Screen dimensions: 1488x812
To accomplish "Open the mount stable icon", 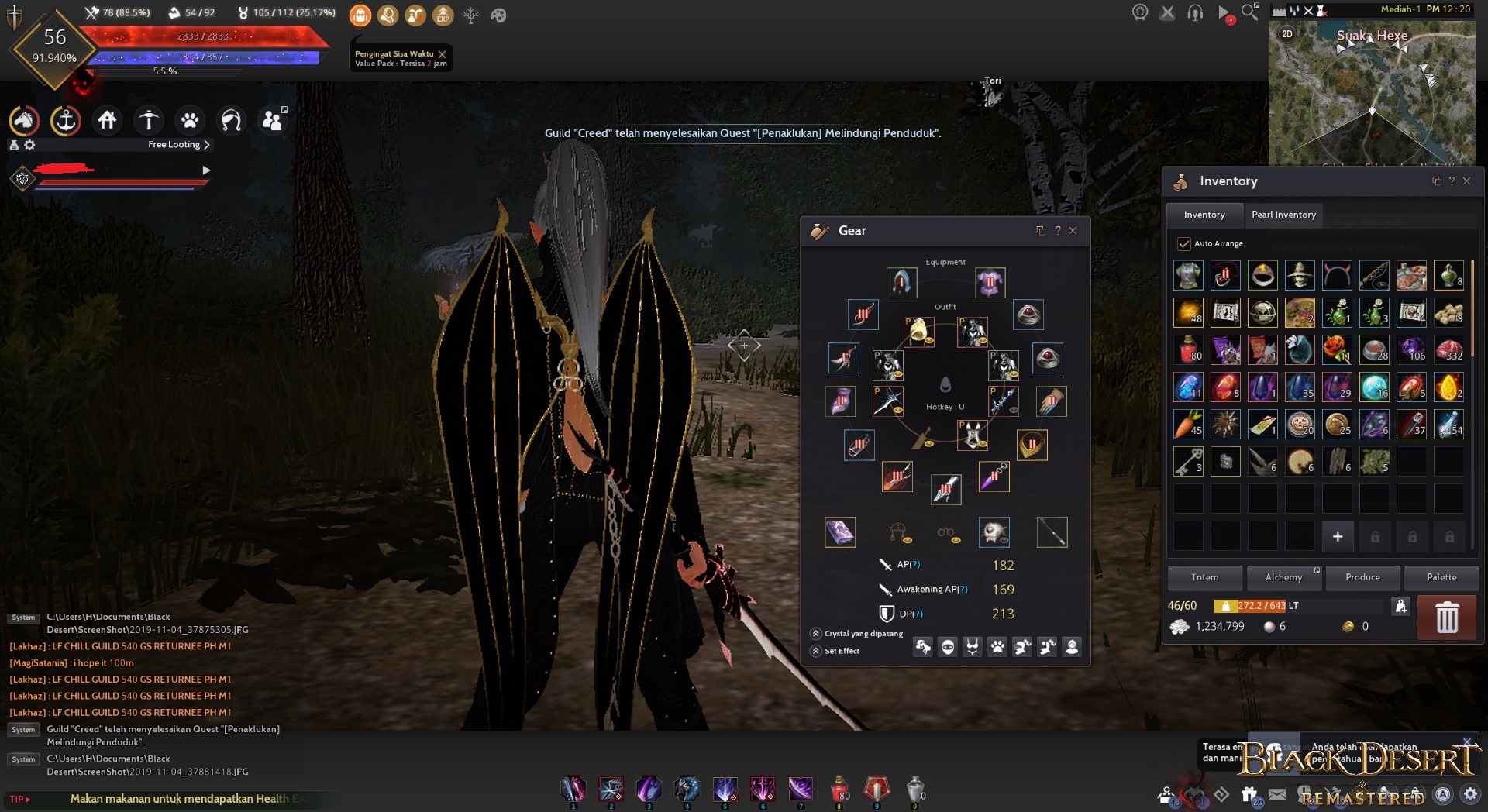I will click(x=25, y=120).
